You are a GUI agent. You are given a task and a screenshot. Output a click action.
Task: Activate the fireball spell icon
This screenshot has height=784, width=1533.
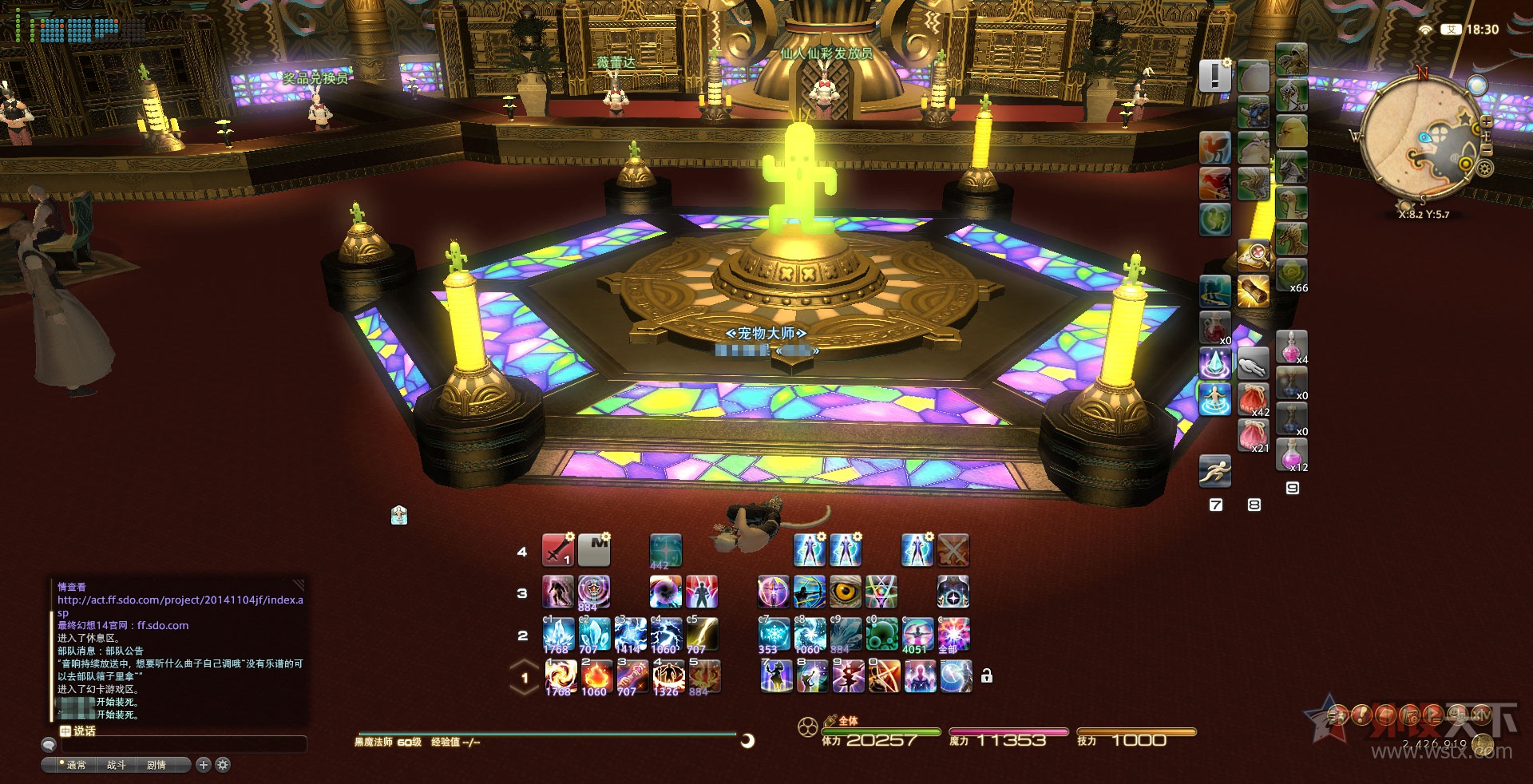pos(596,676)
